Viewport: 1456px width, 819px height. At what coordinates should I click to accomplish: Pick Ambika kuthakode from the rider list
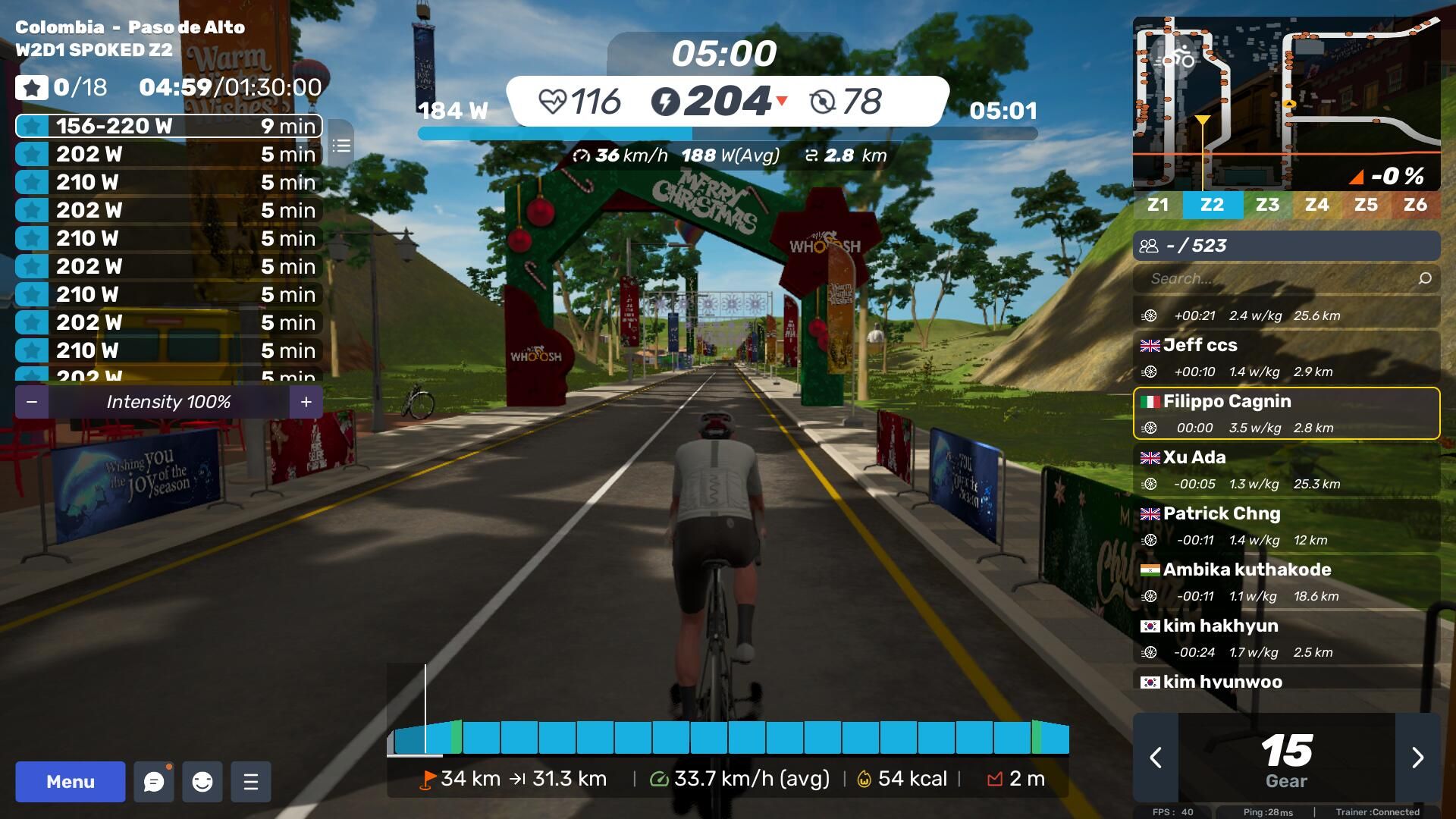[x=1286, y=582]
